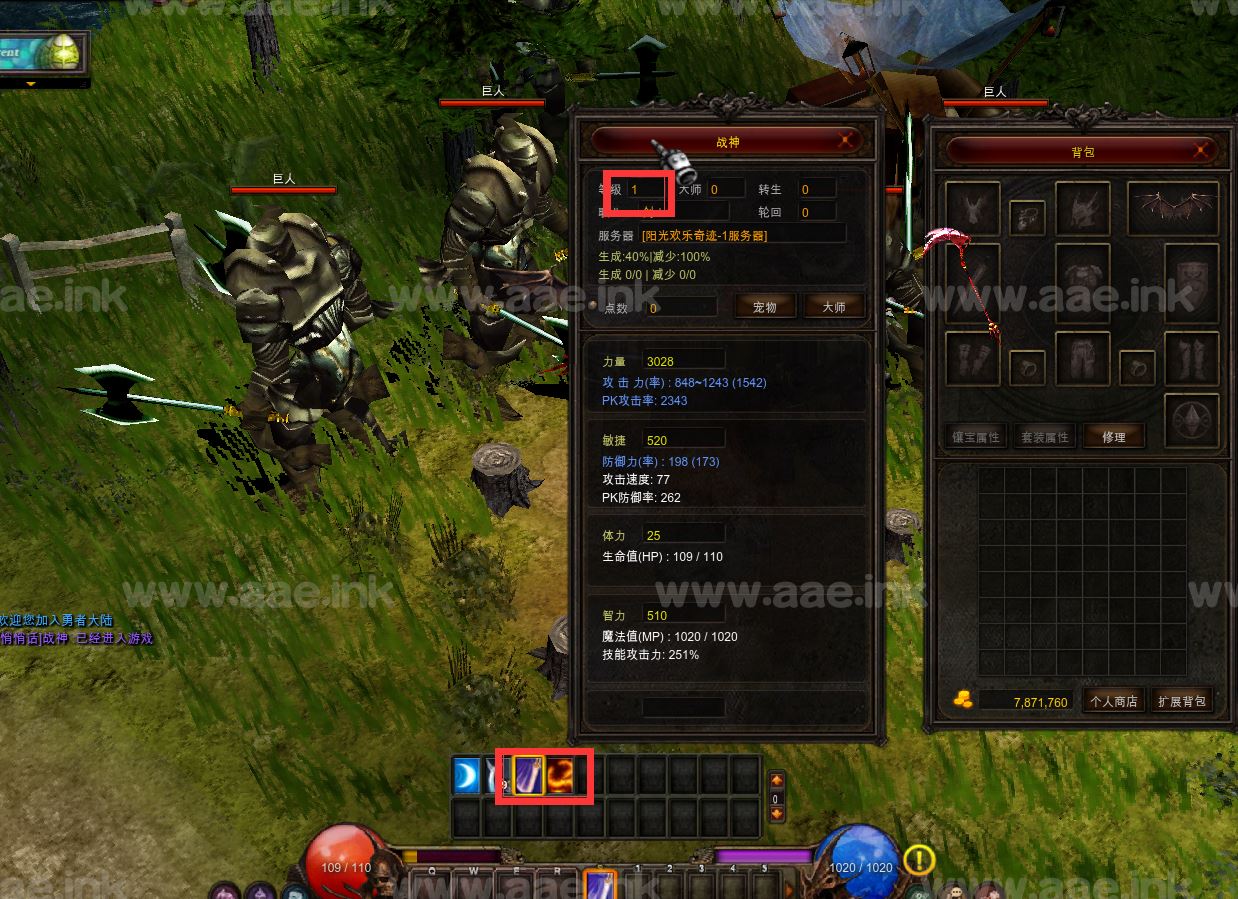
Task: Click the skill bar page up arrow
Action: tap(776, 781)
